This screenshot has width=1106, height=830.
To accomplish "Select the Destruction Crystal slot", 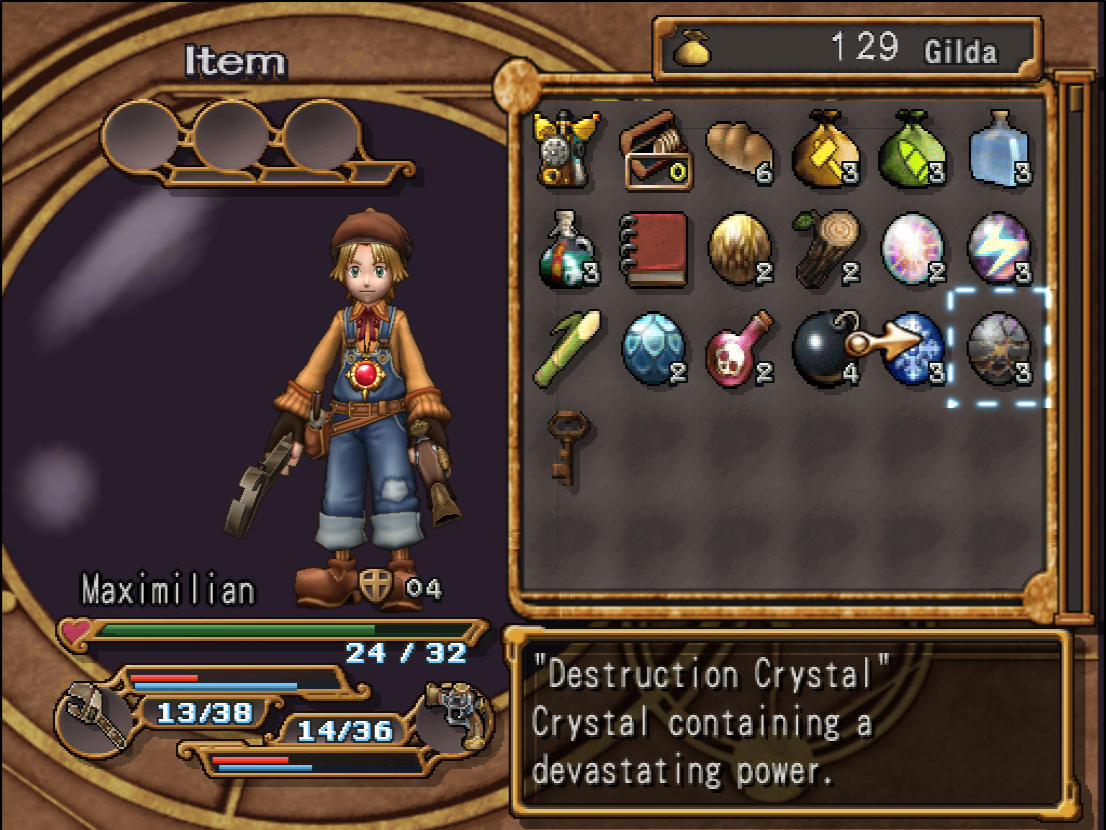I will tap(998, 347).
